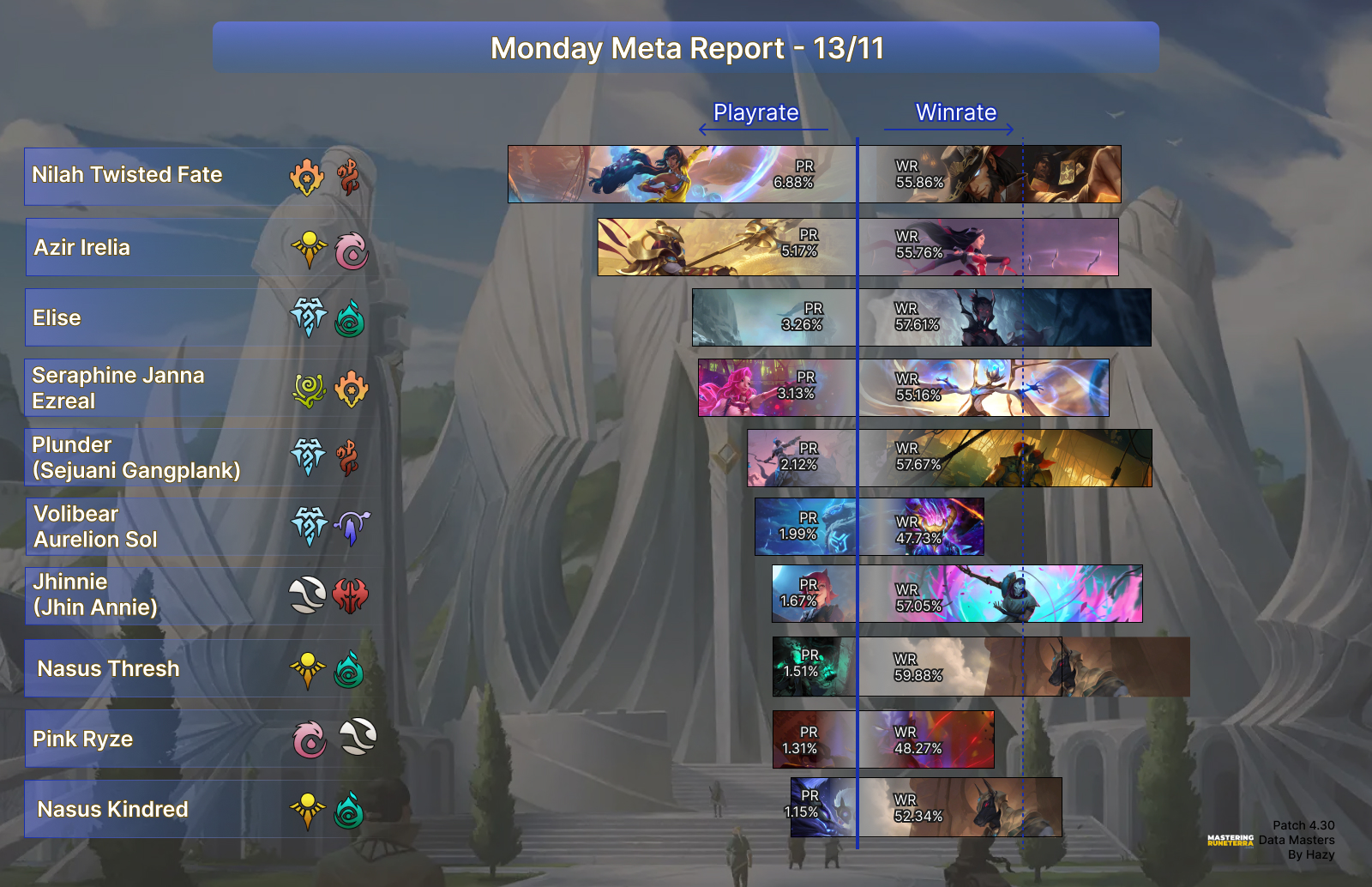Screen dimensions: 1372x887
Task: Click the Mastering Runeterra logo
Action: pyautogui.click(x=1230, y=841)
